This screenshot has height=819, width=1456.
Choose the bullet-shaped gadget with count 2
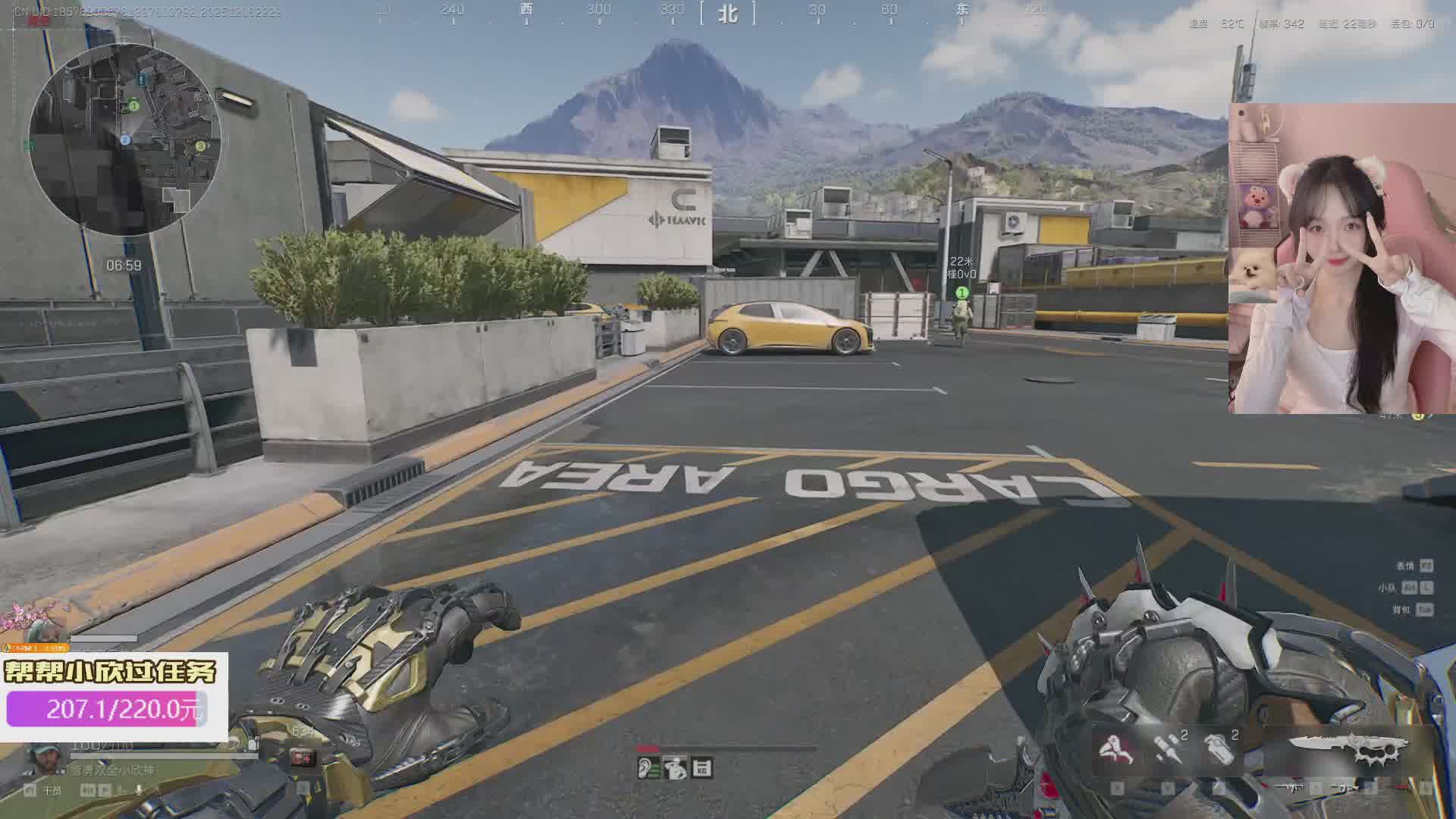[x=1166, y=748]
